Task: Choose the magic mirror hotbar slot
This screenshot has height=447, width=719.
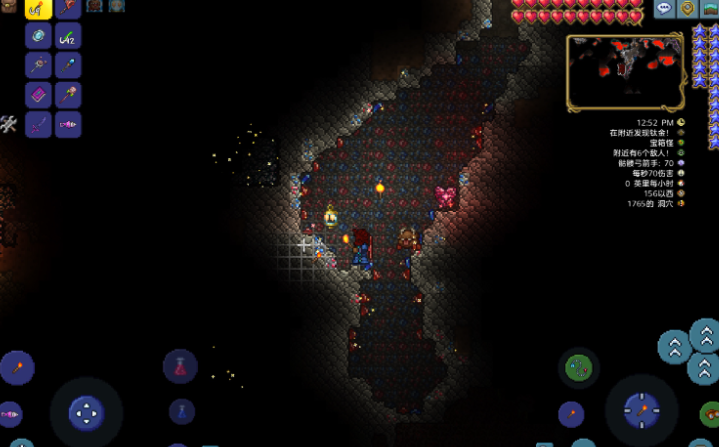Action: coord(39,36)
